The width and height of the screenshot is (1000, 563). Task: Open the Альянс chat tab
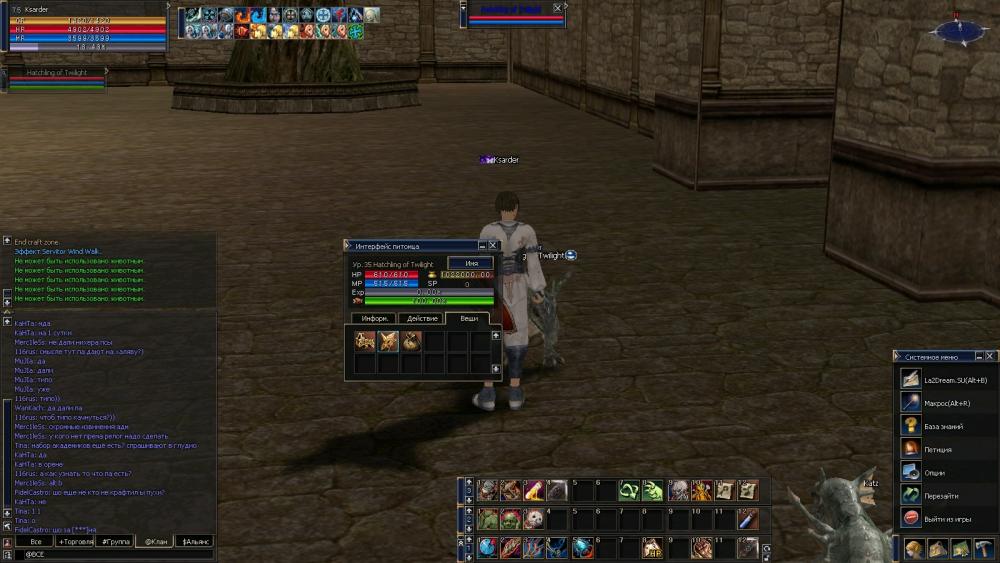pyautogui.click(x=194, y=541)
